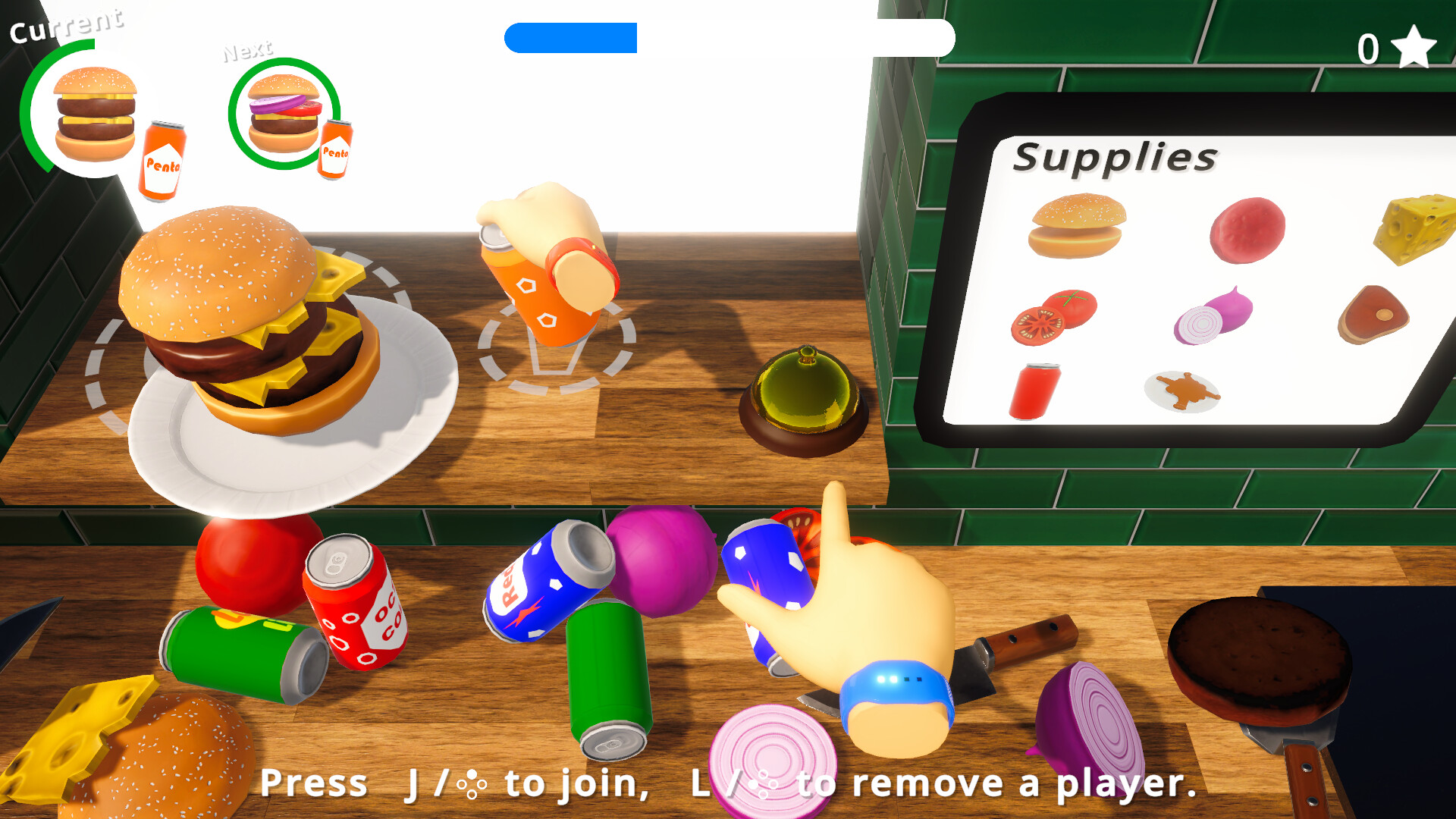Open the Current order preview
This screenshot has width=1456, height=819.
(x=93, y=112)
